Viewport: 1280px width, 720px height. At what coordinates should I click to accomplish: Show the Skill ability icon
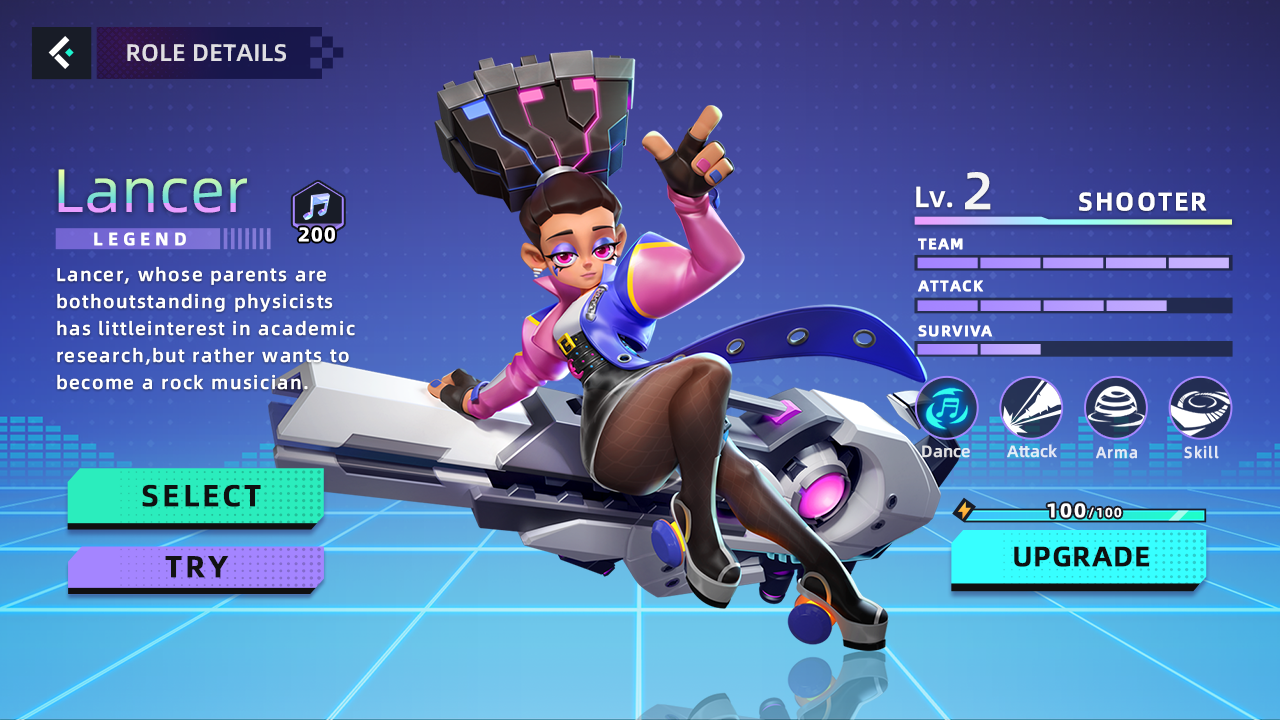click(1200, 408)
